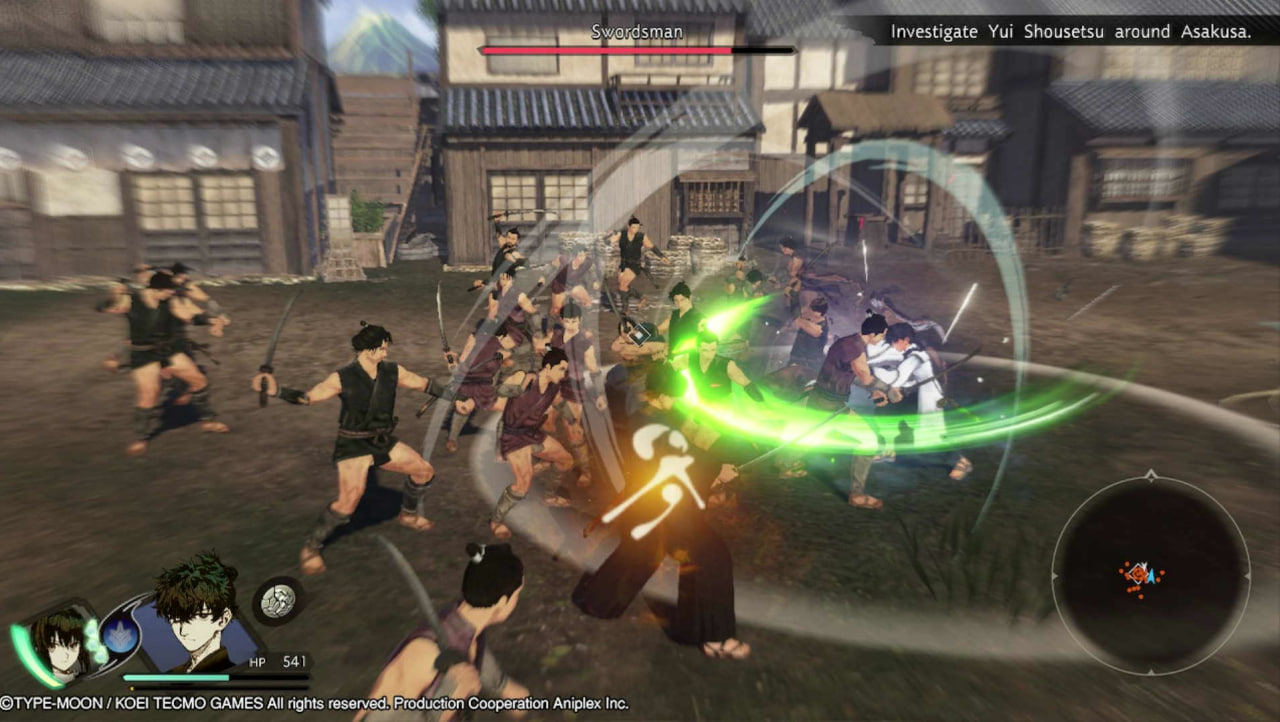Use the silver stone item icon

[277, 600]
